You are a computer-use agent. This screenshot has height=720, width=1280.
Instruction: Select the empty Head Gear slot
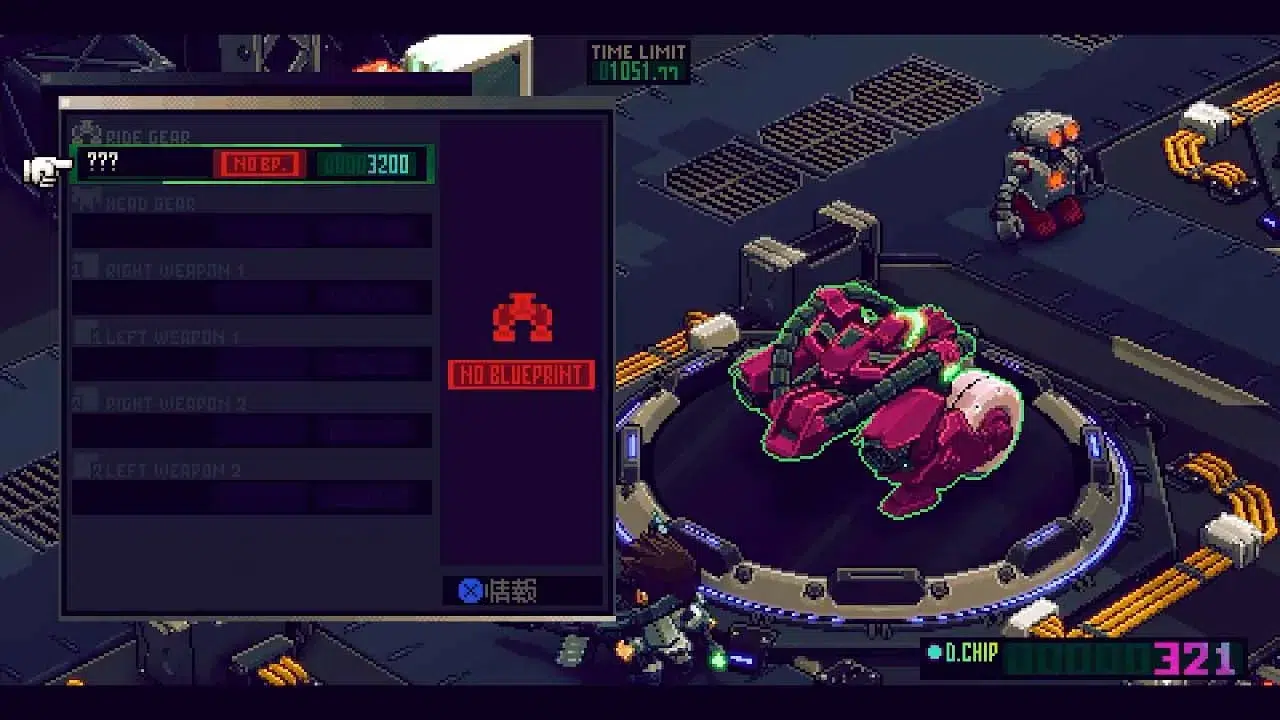coord(252,231)
